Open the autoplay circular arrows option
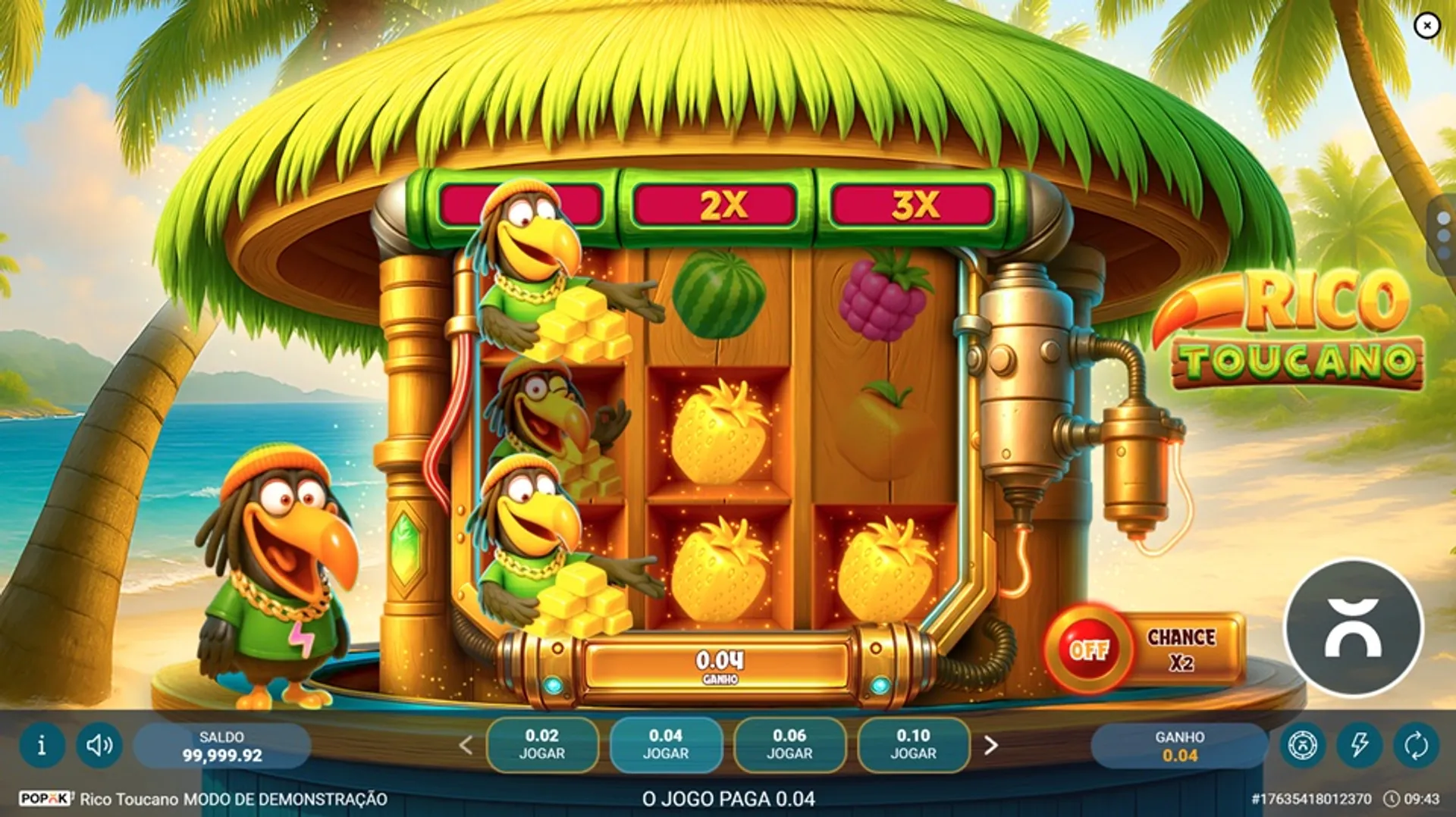Screen dimensions: 1456x817 [1416, 745]
